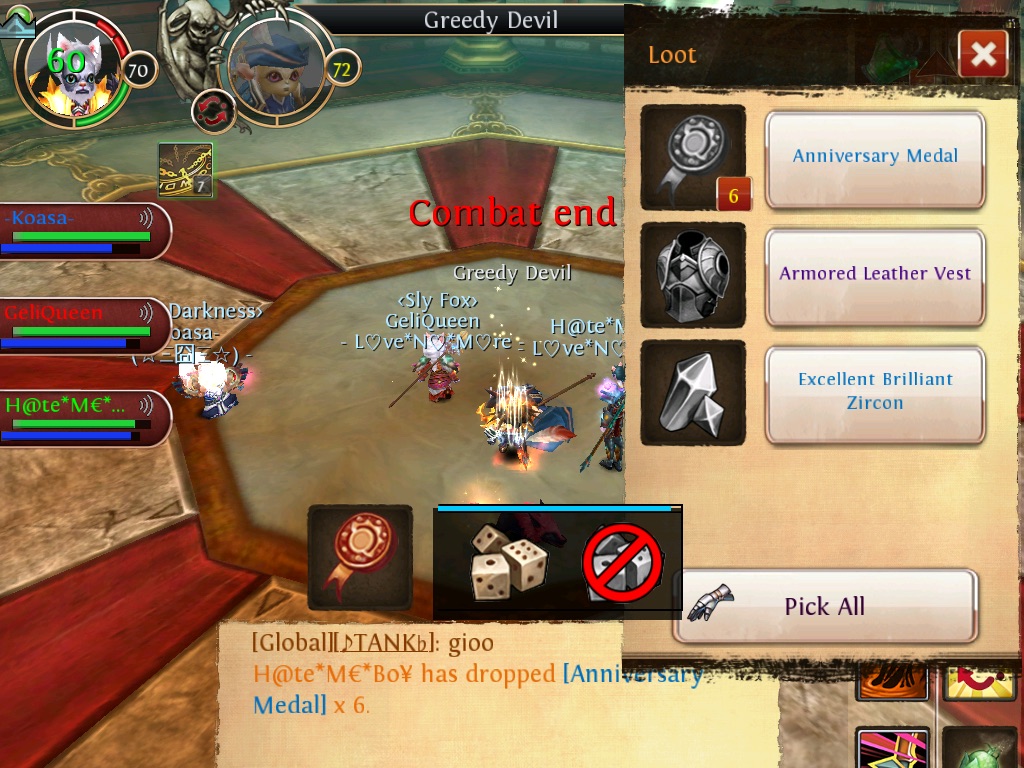Click the Anniversary Medal item icon

692,158
